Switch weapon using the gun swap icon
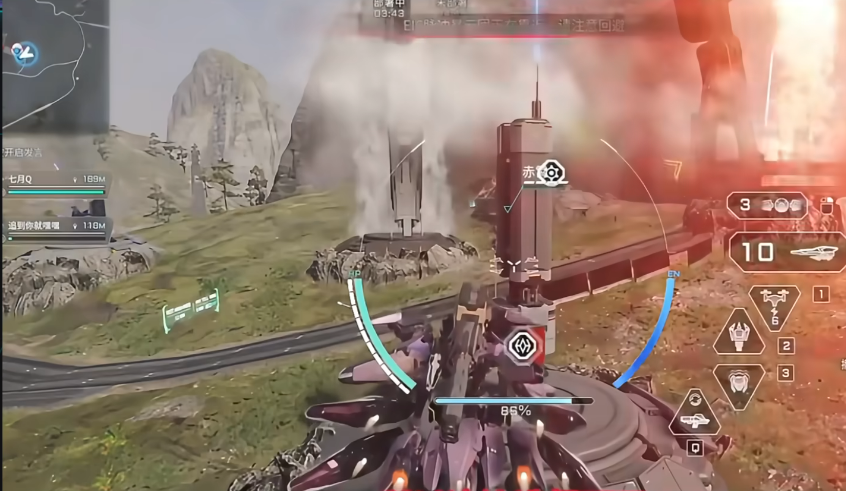This screenshot has height=491, width=846. pos(695,413)
